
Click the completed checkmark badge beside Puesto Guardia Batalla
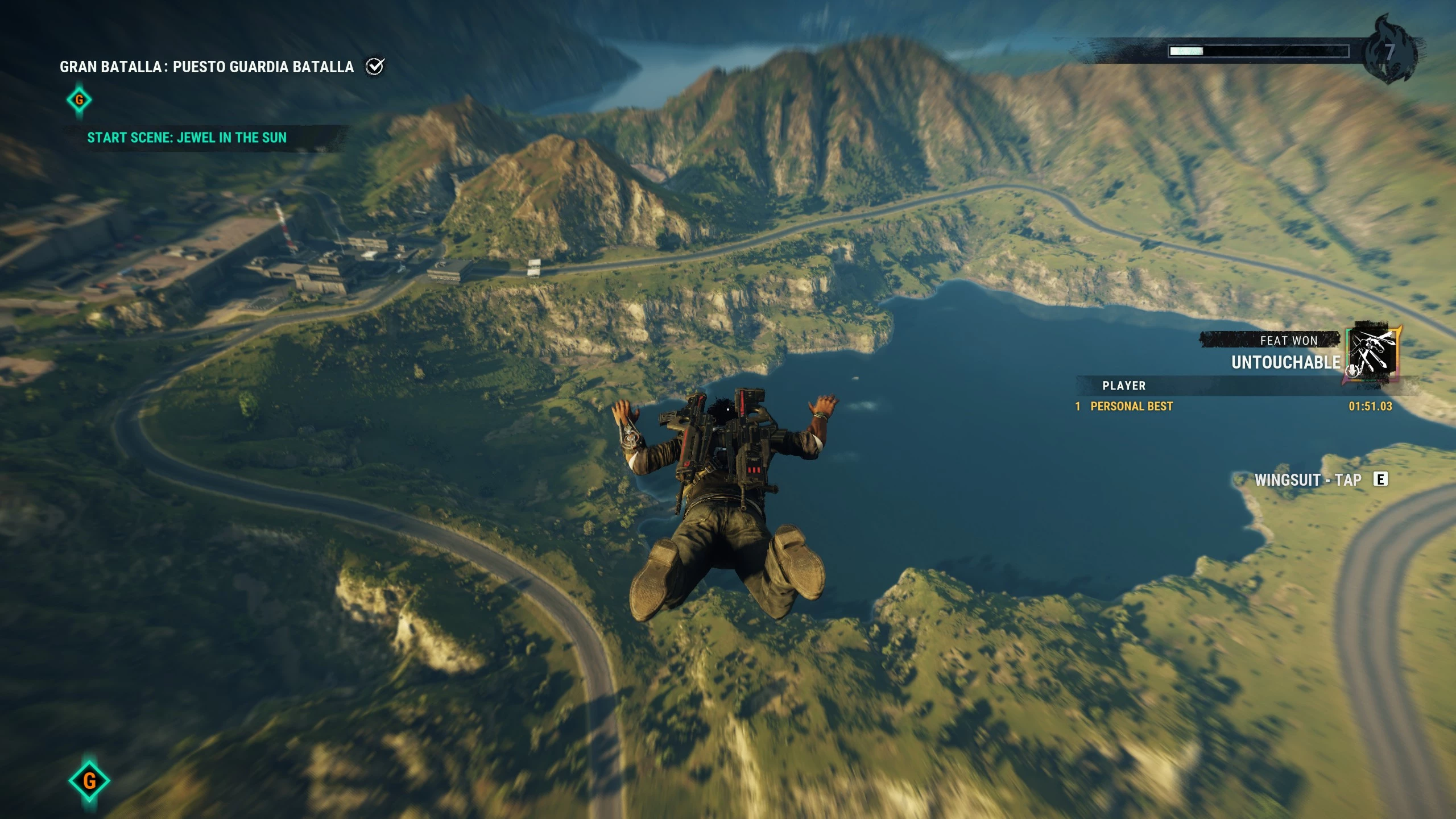tap(375, 67)
